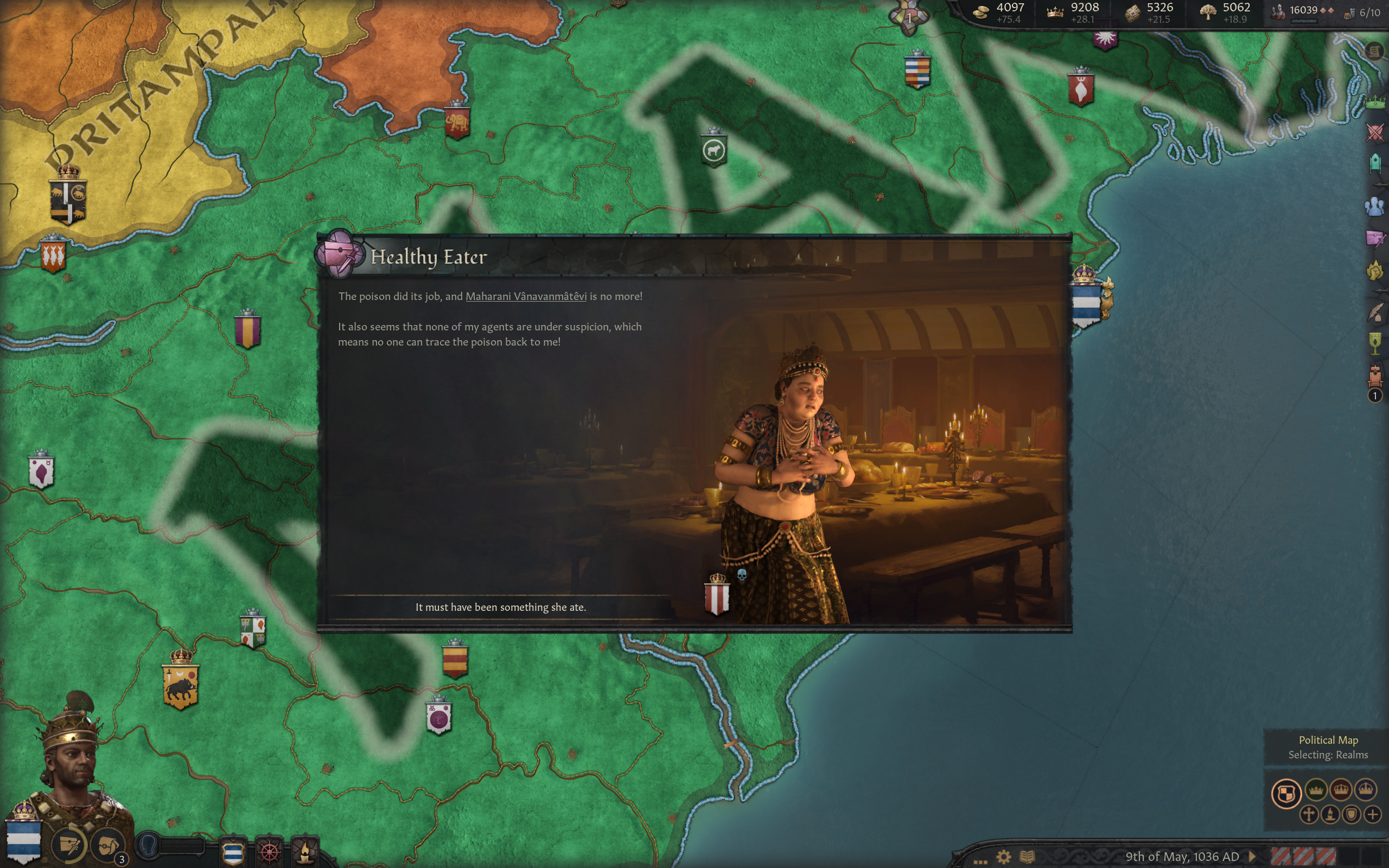
Task: Open the encyclopedia book icon
Action: point(1028,857)
